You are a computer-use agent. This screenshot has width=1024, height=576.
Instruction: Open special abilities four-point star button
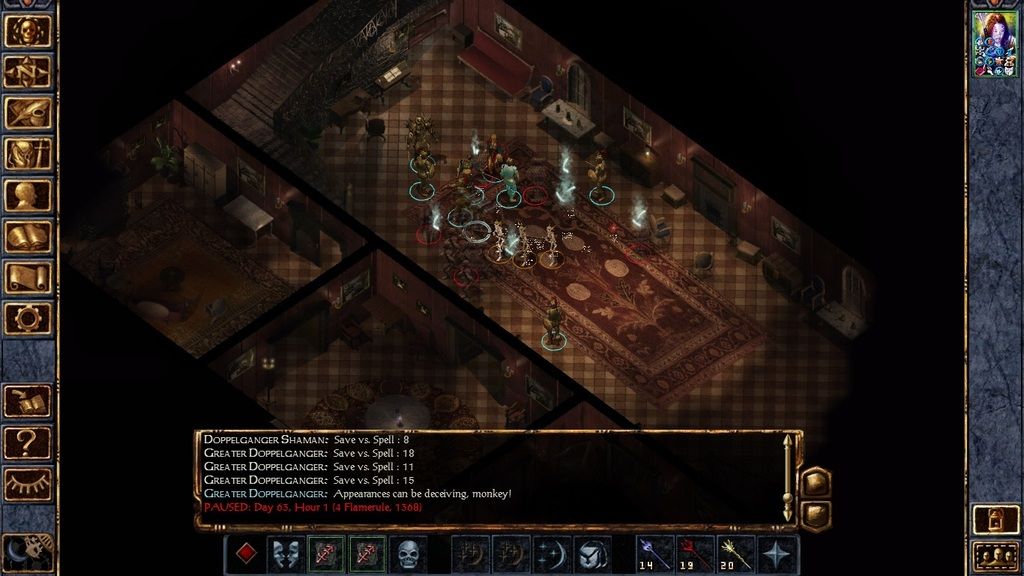click(x=777, y=554)
